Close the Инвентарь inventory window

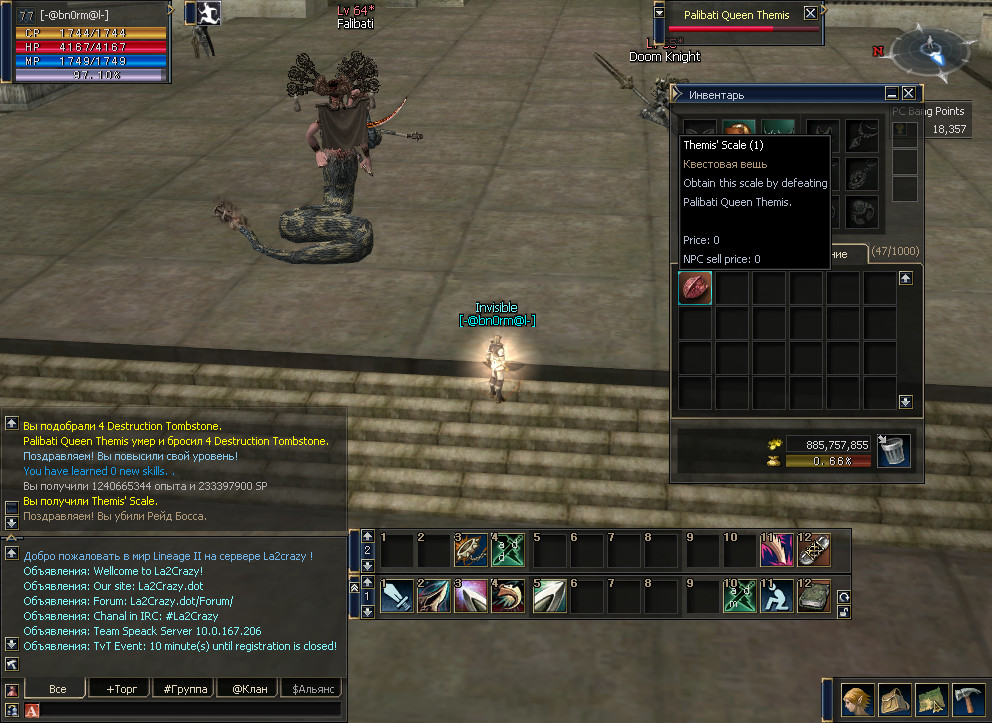[x=909, y=94]
